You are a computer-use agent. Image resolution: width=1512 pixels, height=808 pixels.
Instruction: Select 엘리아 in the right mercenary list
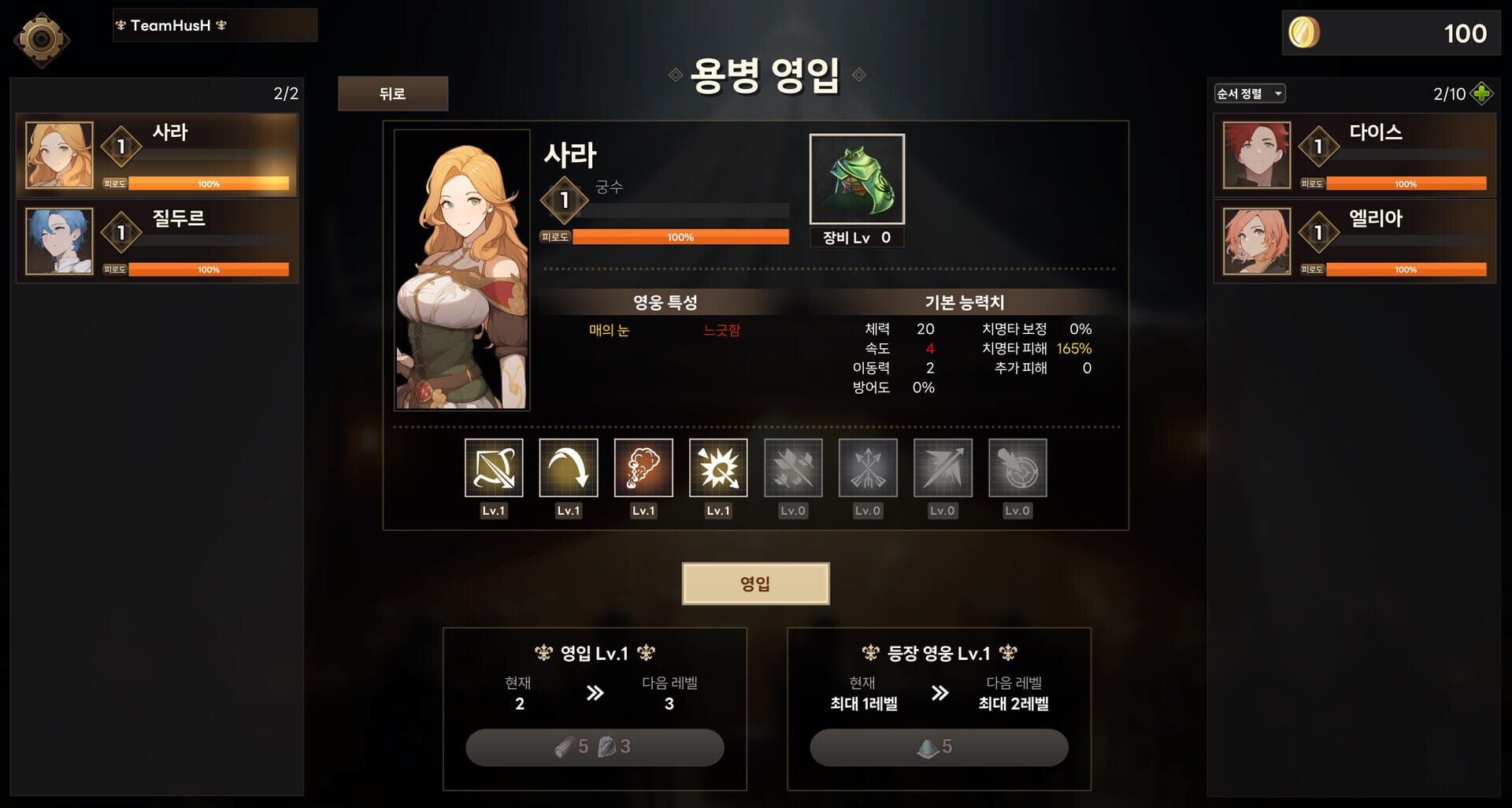1354,241
